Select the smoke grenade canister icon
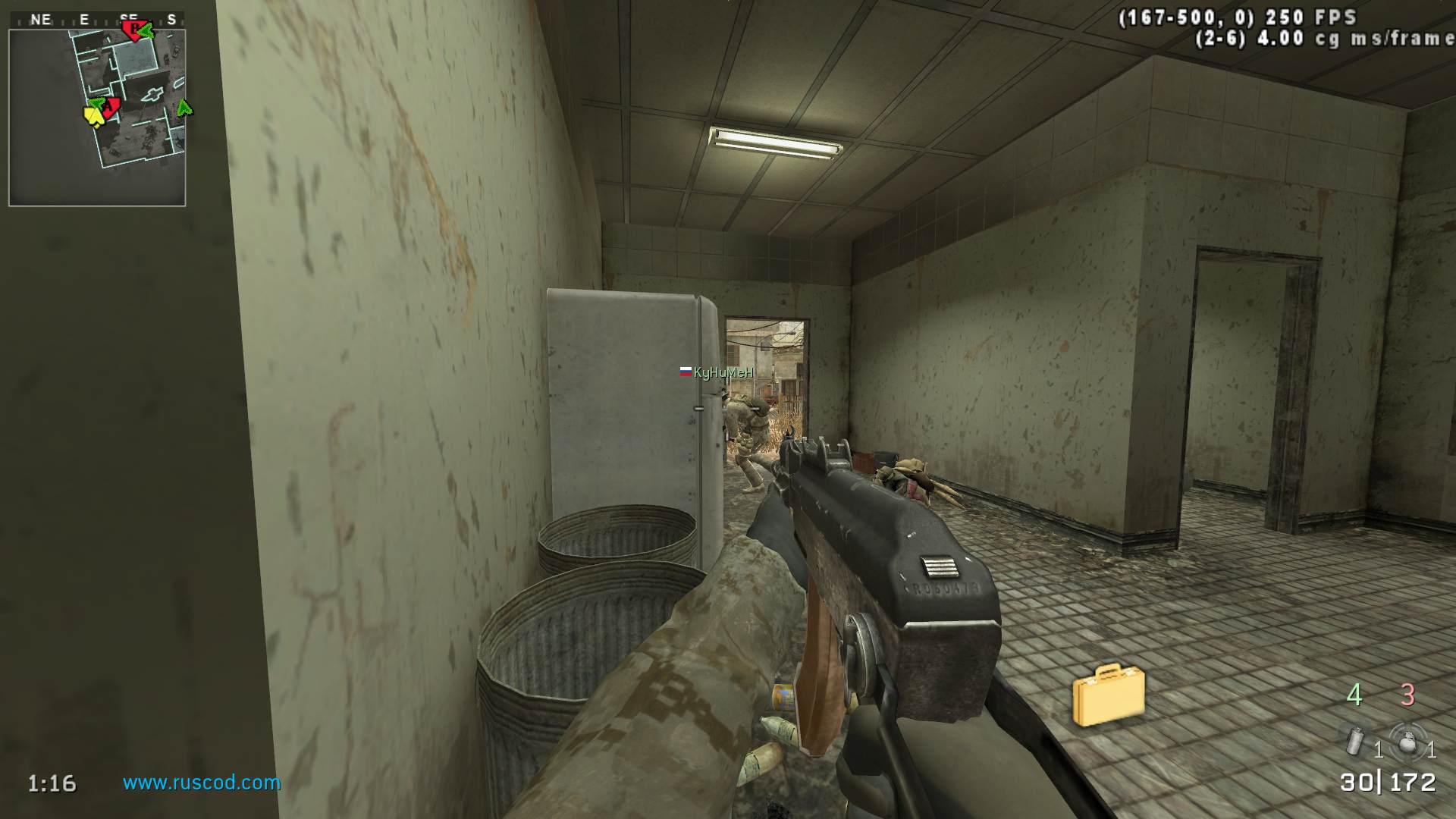The image size is (1456, 819). [x=1355, y=740]
